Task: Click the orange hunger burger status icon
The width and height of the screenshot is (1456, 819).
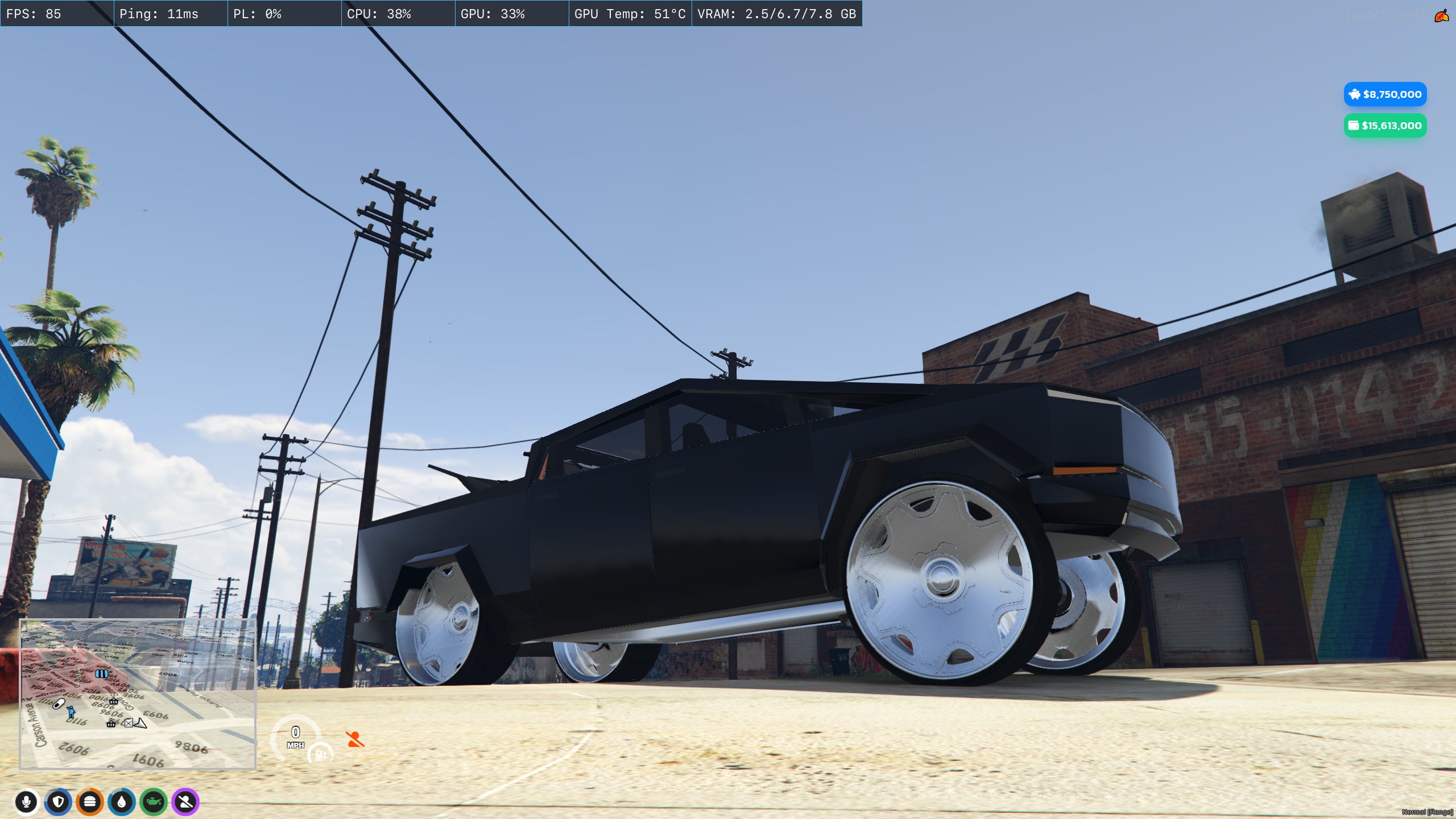Action: (89, 801)
